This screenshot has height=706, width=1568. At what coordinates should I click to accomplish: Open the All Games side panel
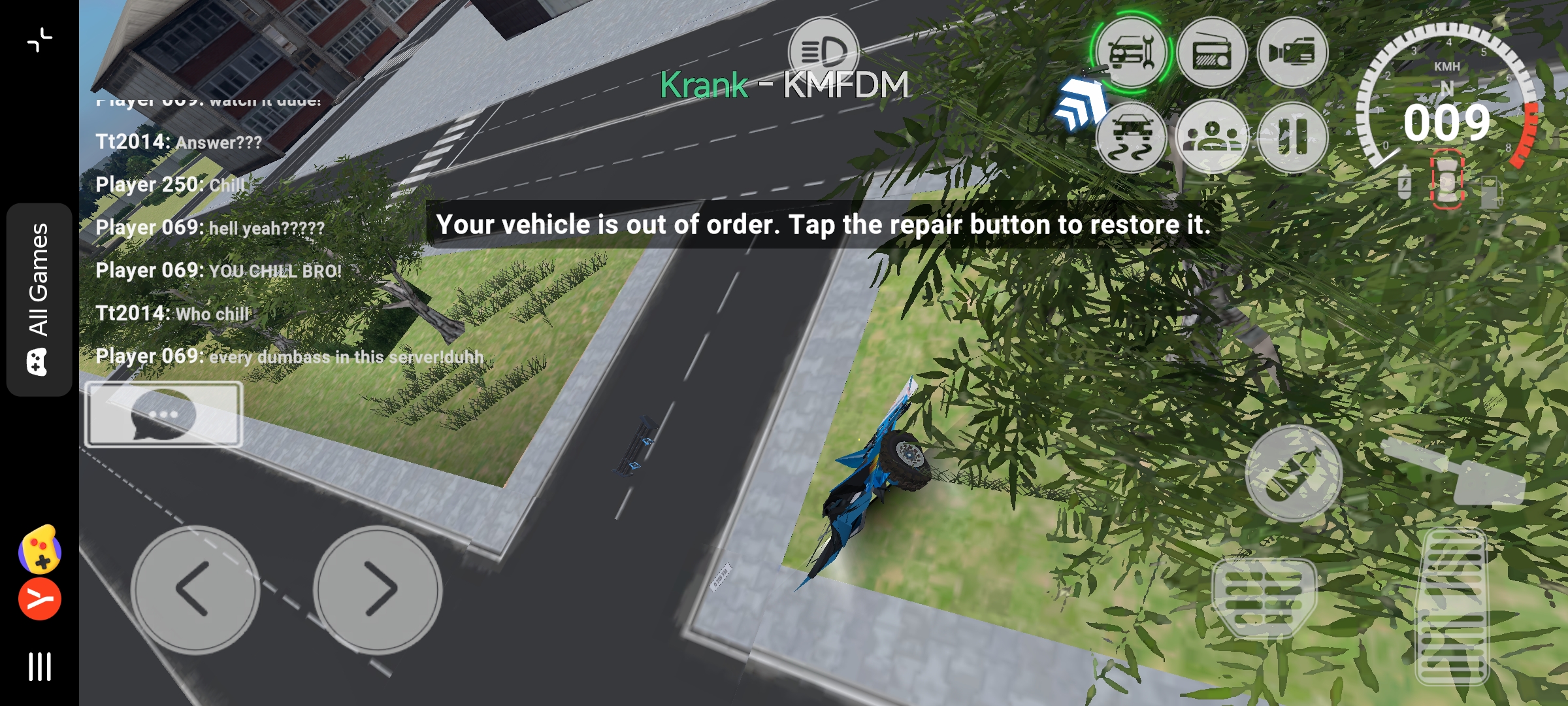(x=39, y=299)
